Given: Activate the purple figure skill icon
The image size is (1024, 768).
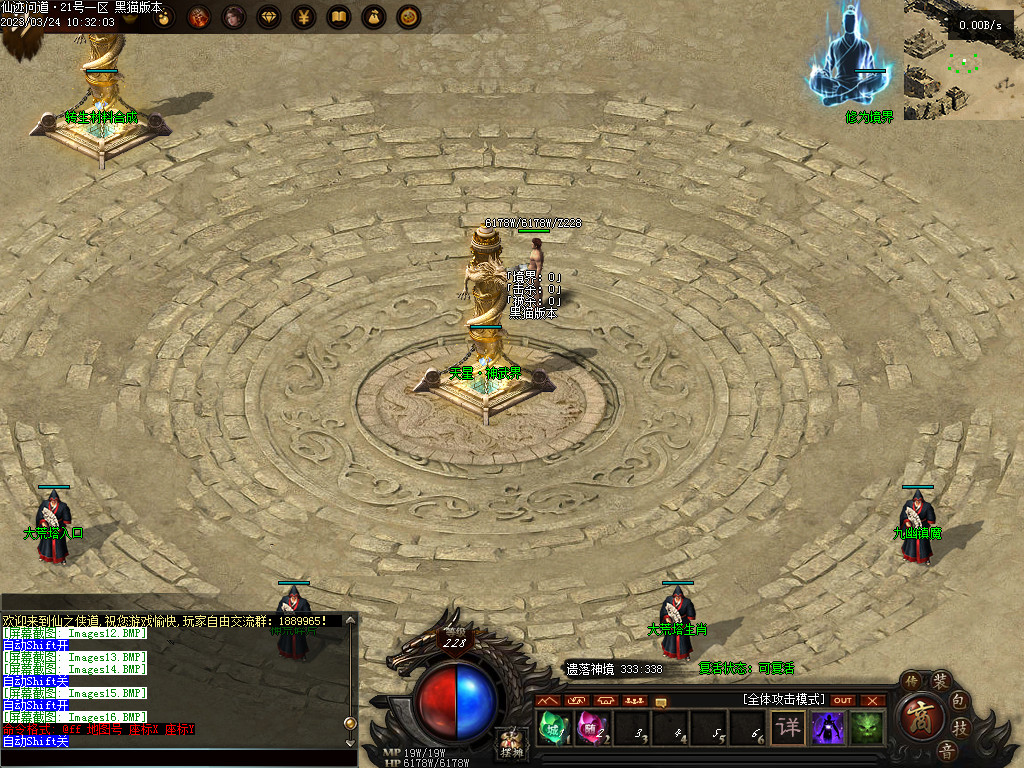Looking at the screenshot, I should pos(828,727).
